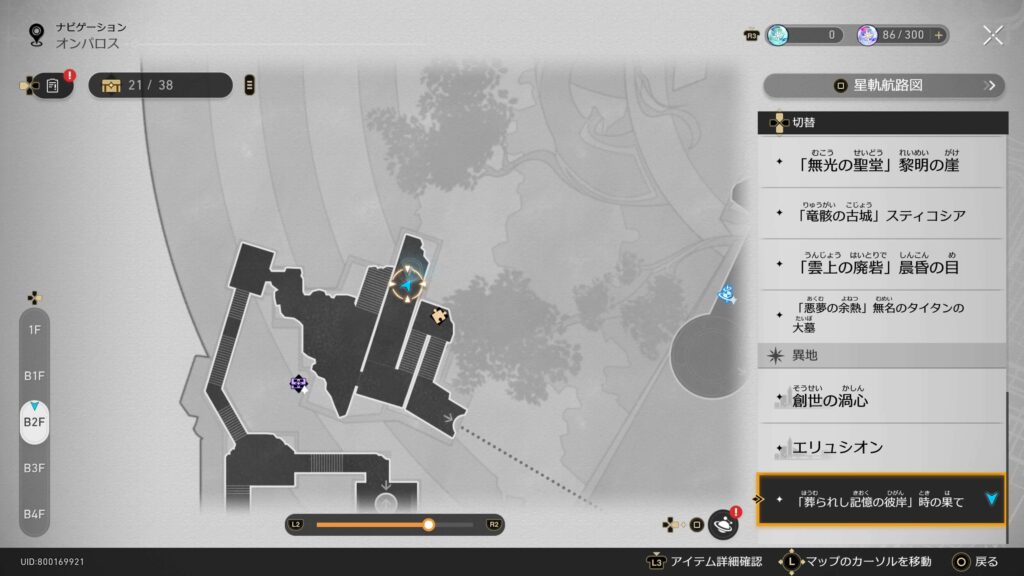The height and width of the screenshot is (576, 1024).
Task: Select 「無光の聖堂」黎明の崖 location
Action: (x=880, y=163)
